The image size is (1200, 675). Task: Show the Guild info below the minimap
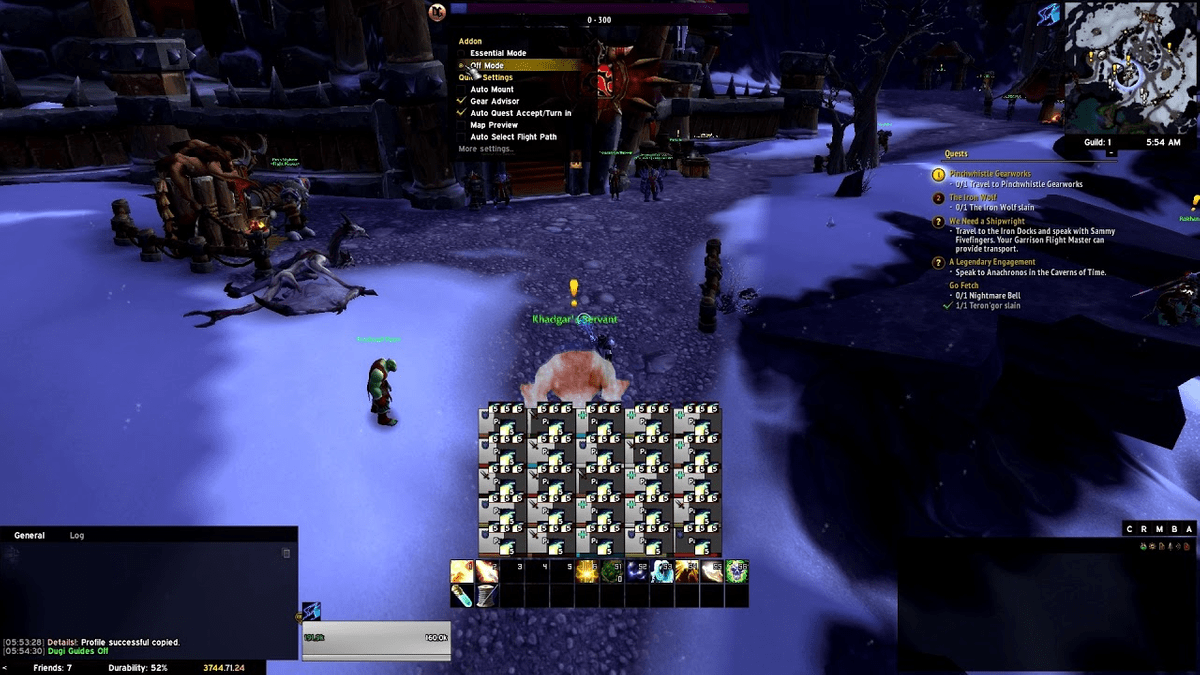1097,142
